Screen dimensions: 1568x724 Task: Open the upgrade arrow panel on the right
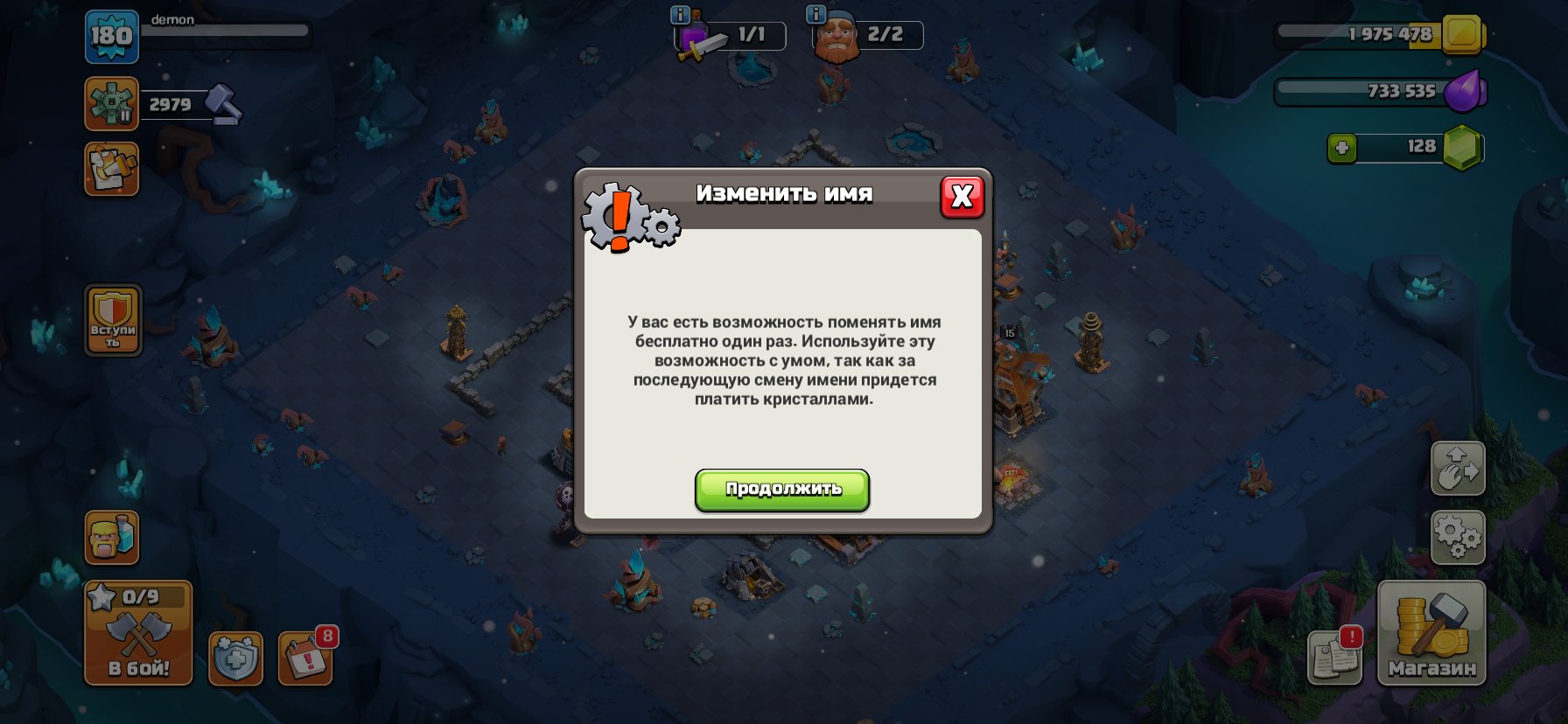coord(1458,469)
